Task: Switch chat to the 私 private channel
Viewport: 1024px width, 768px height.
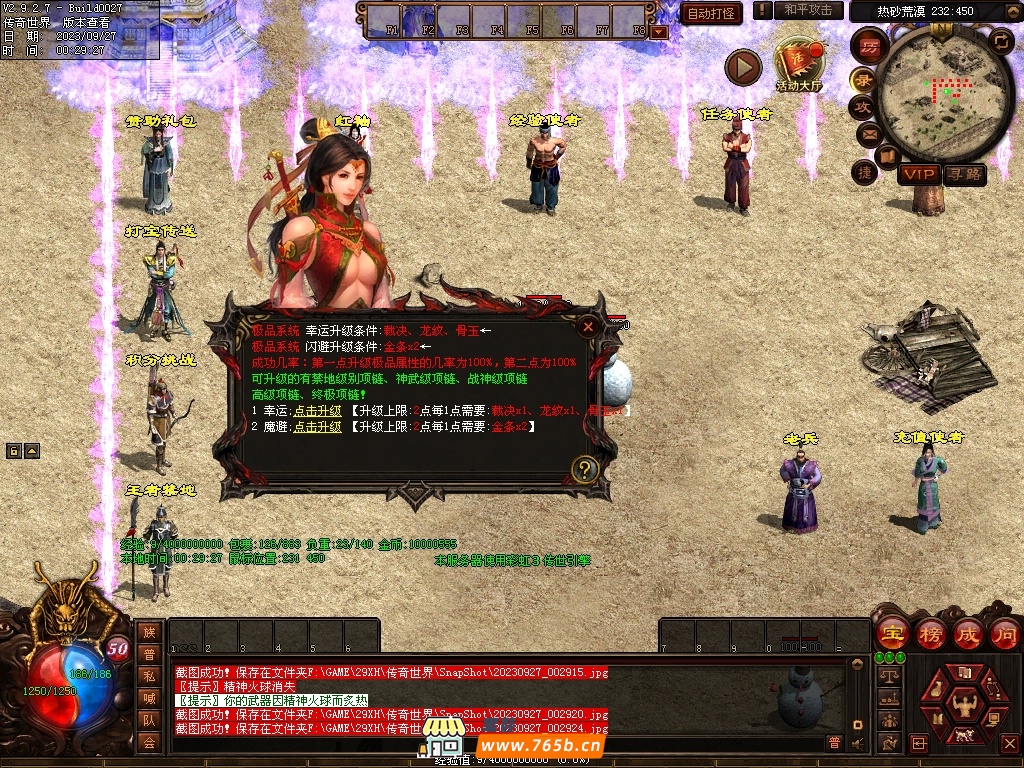Action: tap(149, 676)
